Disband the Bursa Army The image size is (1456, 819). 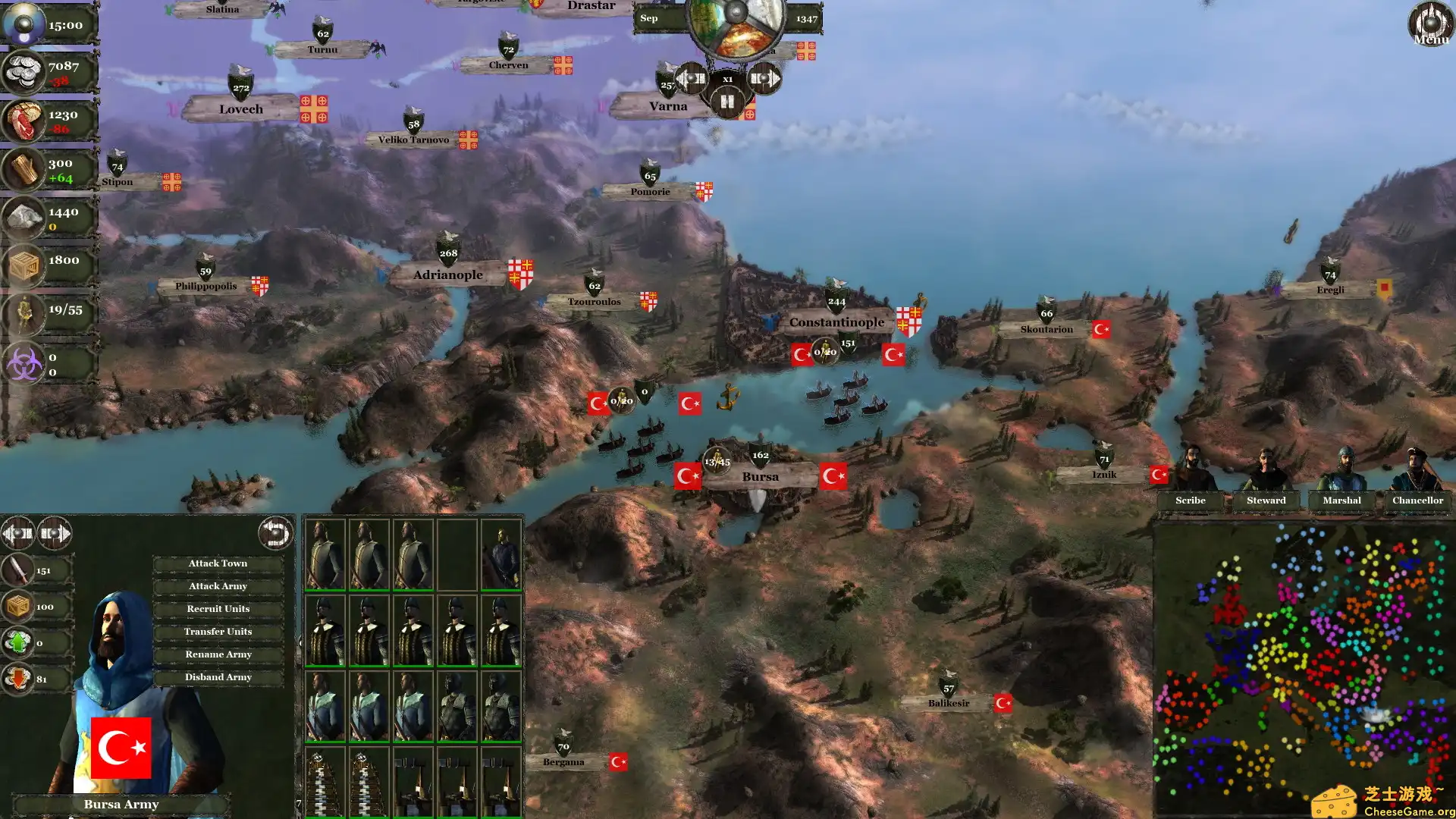pos(218,676)
